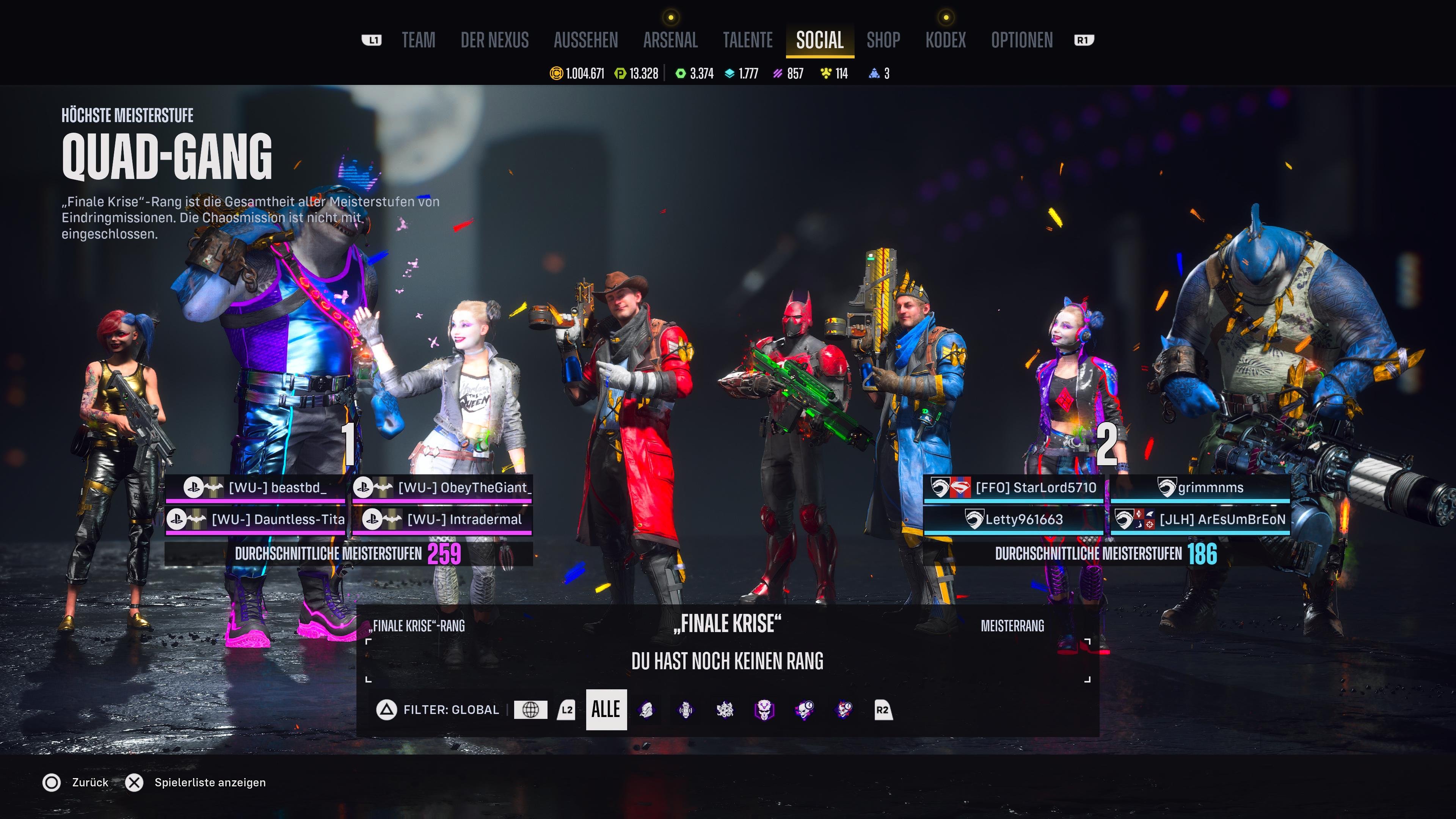The width and height of the screenshot is (1456, 819).
Task: Open the KODEX tab
Action: [946, 39]
